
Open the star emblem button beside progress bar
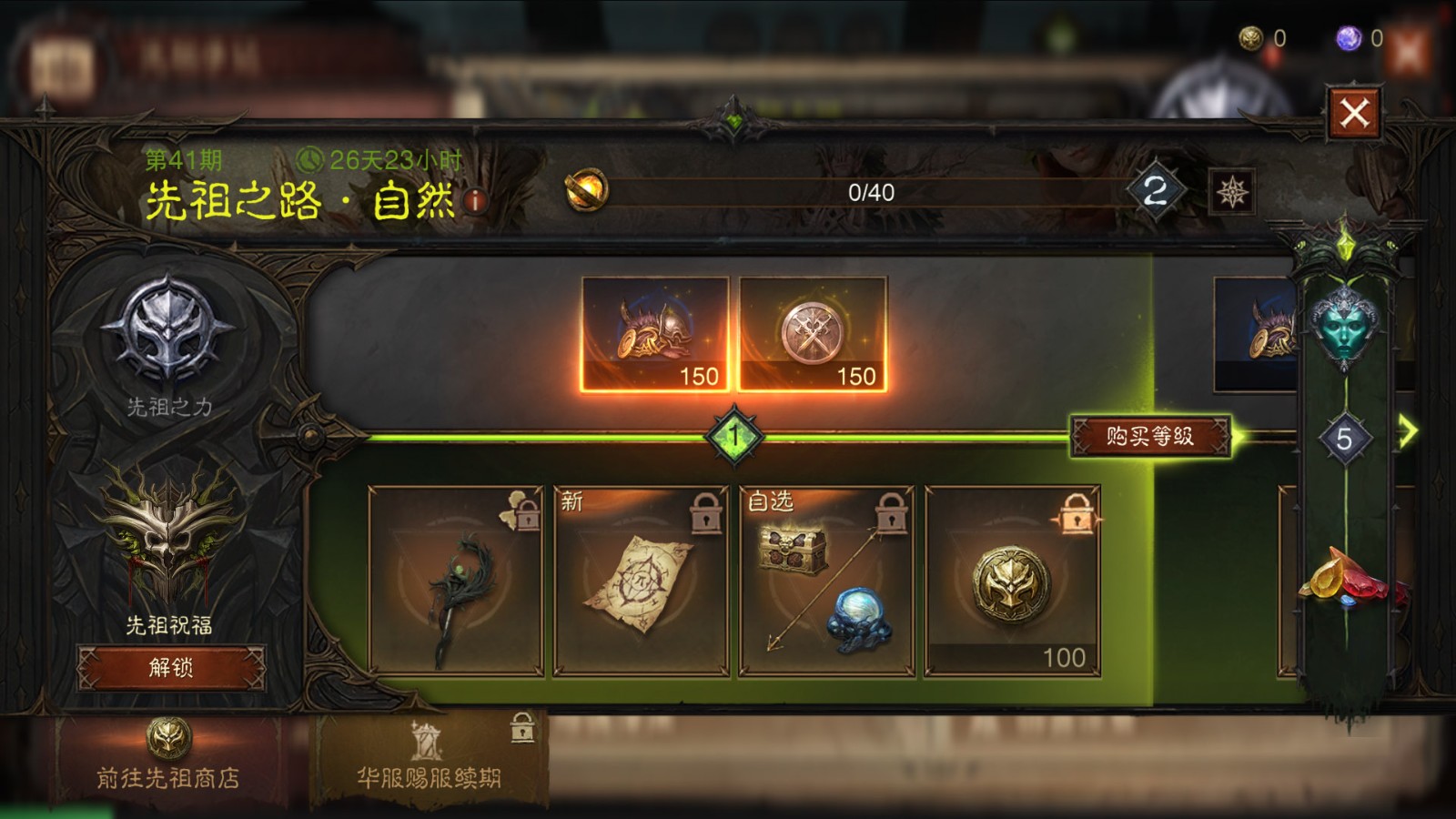coord(1232,192)
